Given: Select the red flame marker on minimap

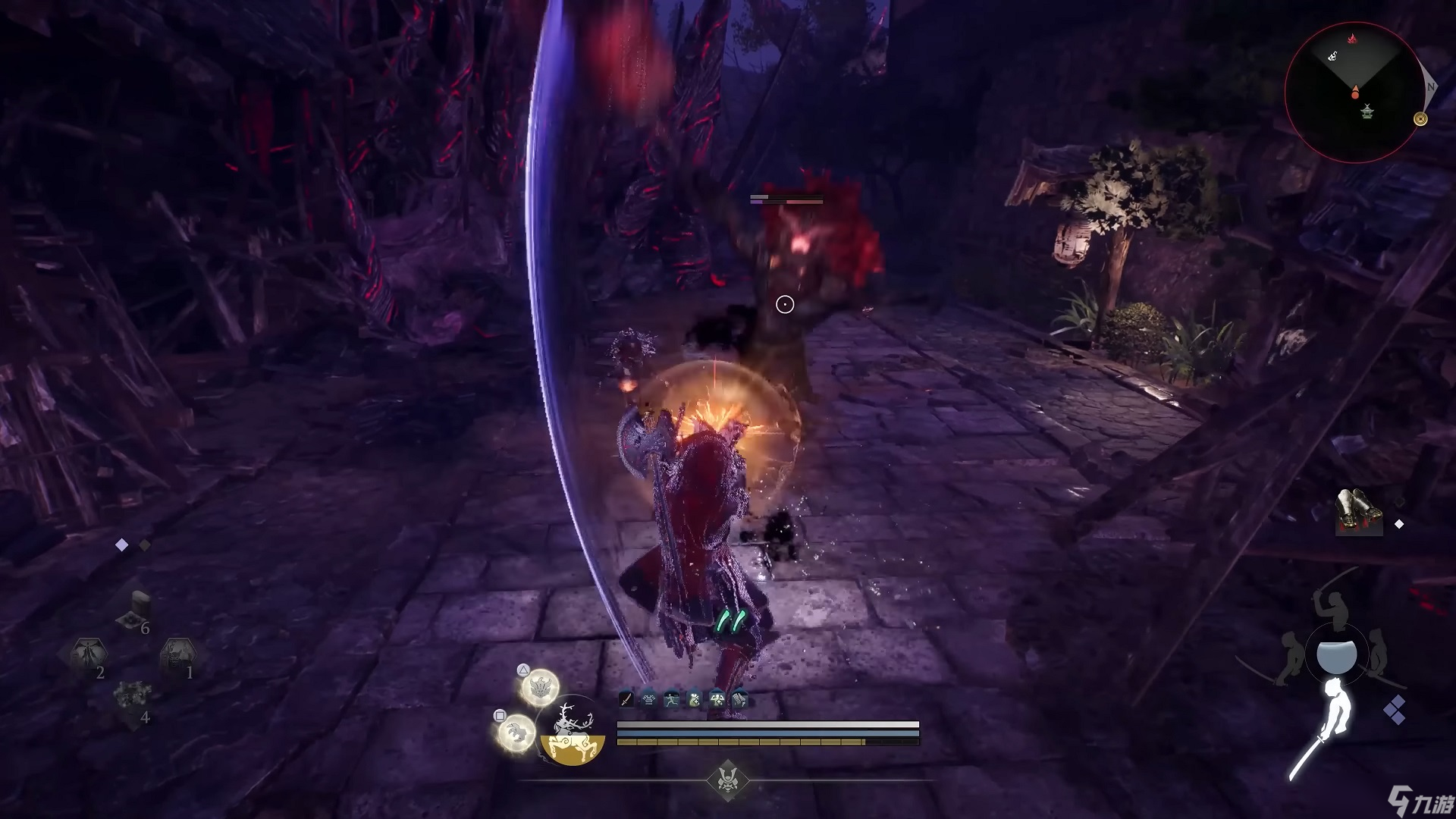Looking at the screenshot, I should [x=1351, y=37].
